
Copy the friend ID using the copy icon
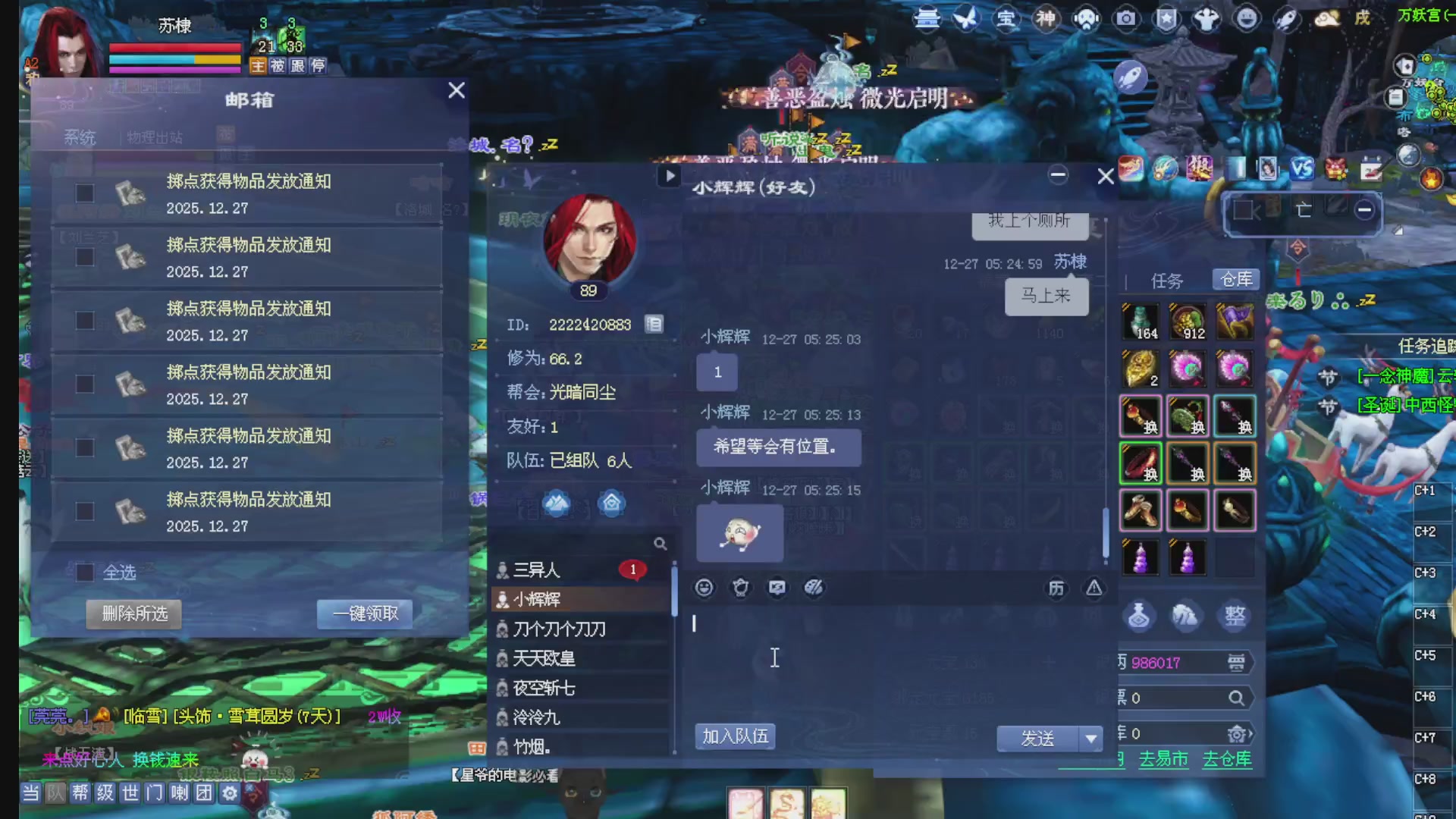654,324
